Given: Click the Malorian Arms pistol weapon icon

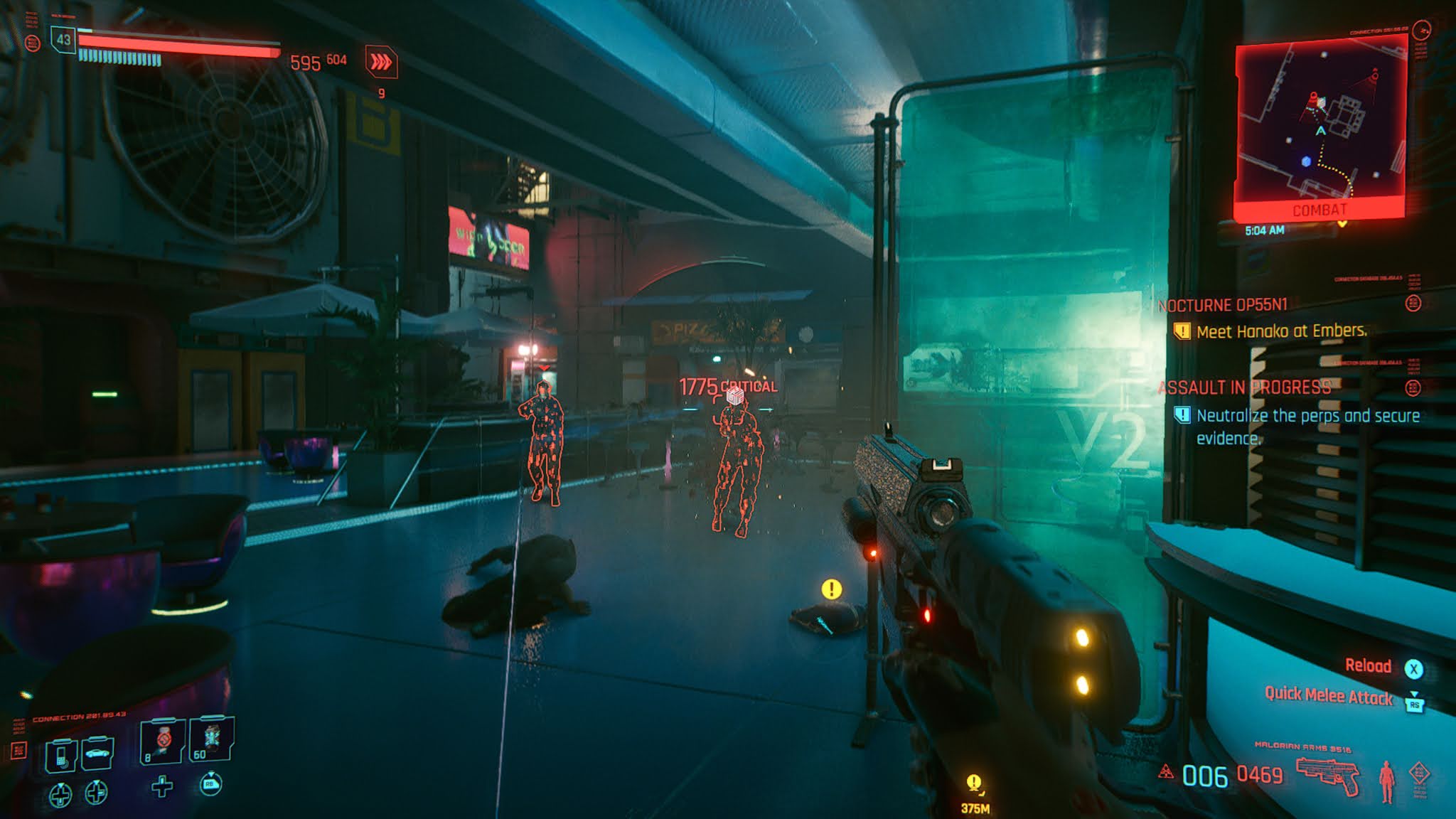Looking at the screenshot, I should 1327,775.
